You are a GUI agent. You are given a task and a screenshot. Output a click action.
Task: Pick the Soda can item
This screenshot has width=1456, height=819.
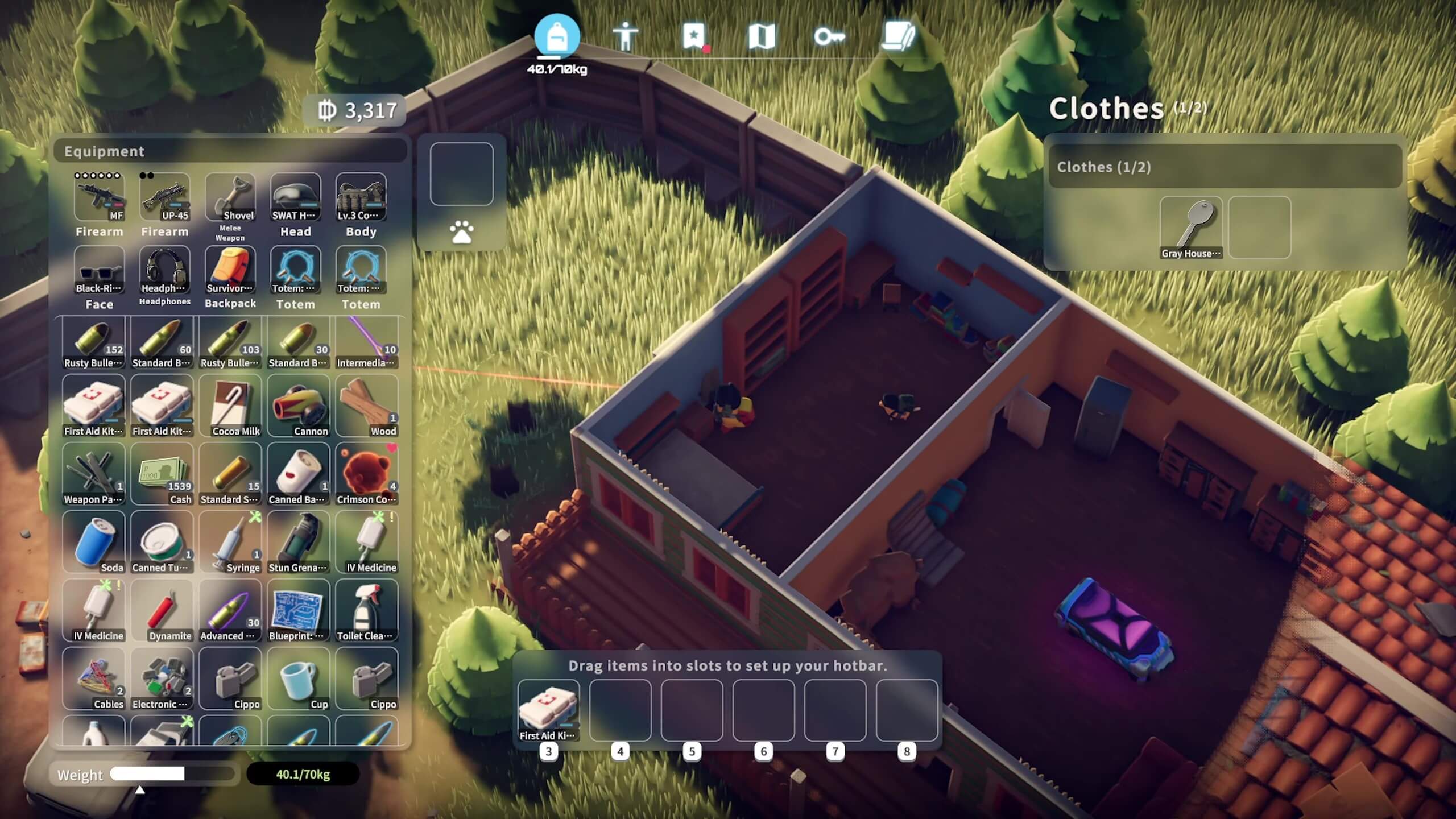(x=94, y=542)
